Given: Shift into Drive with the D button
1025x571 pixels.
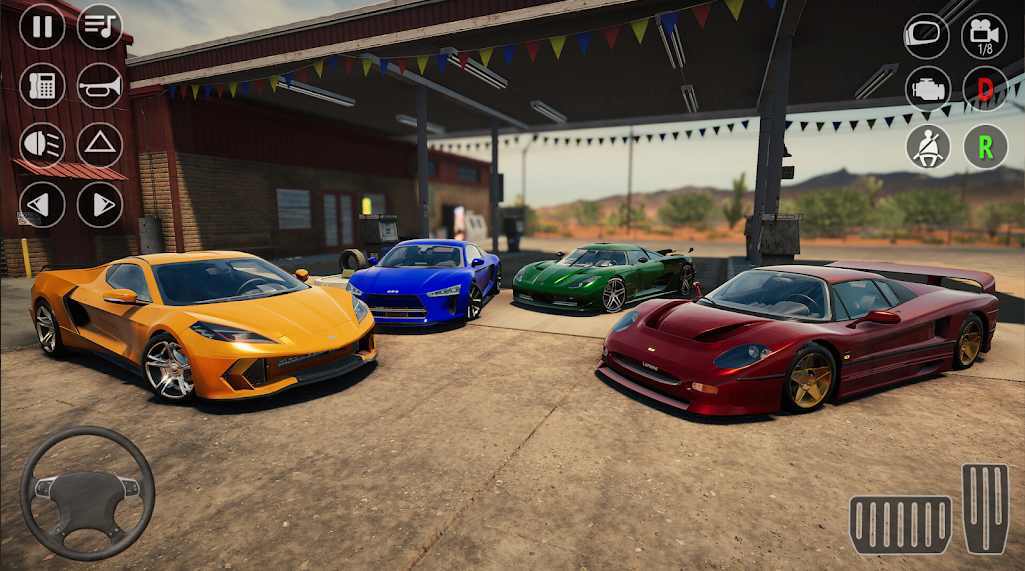Looking at the screenshot, I should pos(985,89).
